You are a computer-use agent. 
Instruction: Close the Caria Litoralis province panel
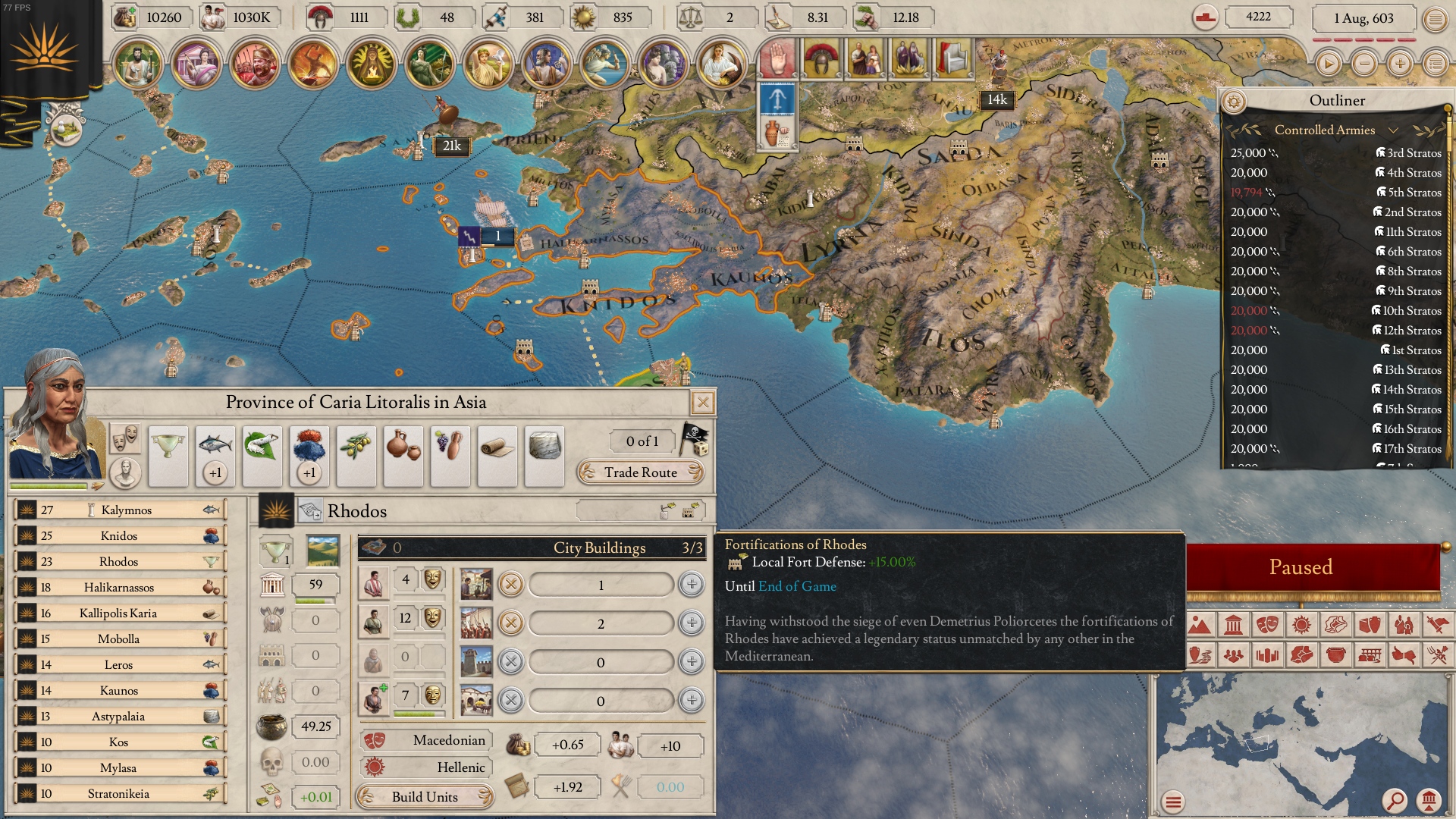[703, 402]
